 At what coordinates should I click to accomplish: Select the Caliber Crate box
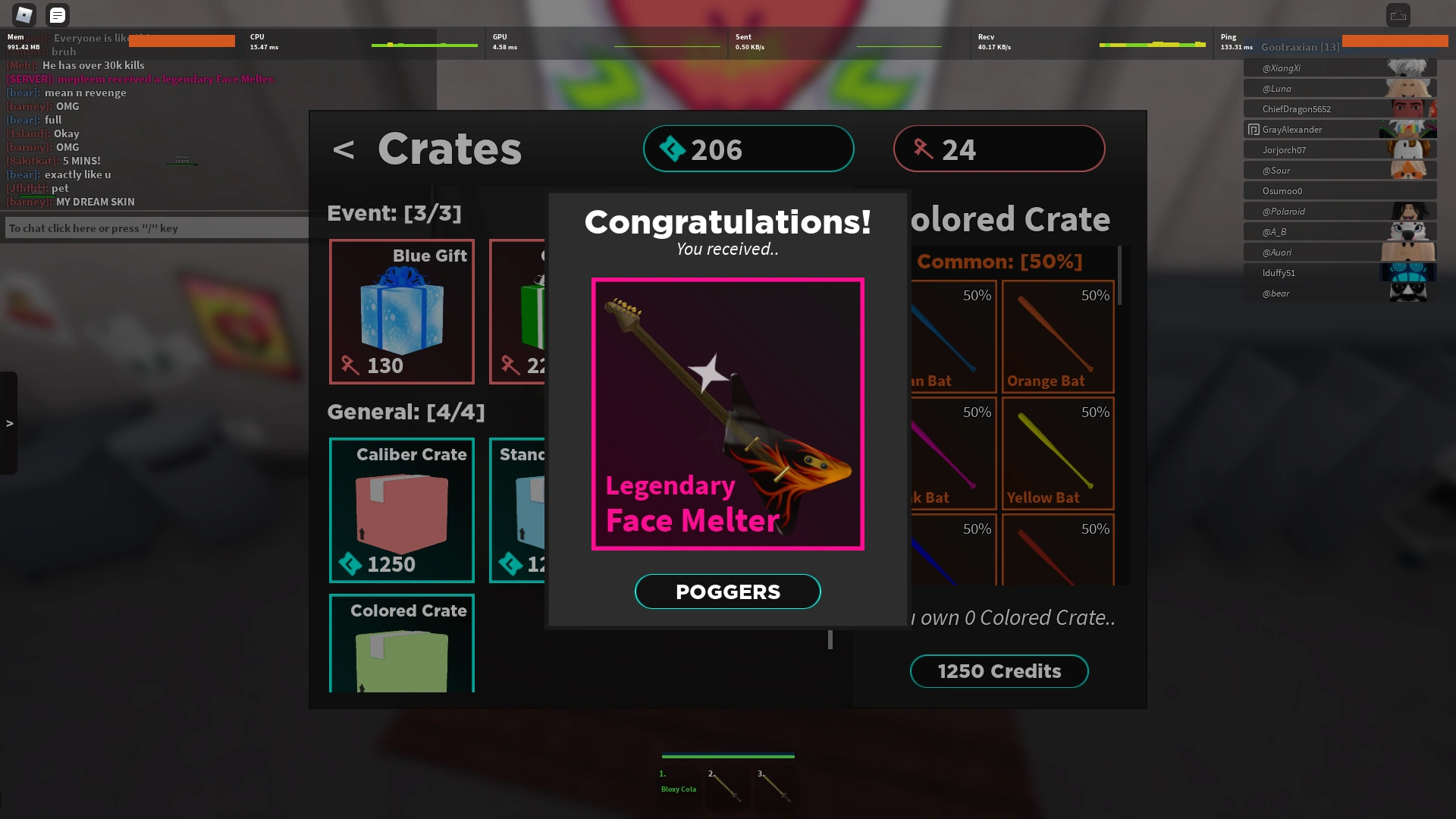pyautogui.click(x=401, y=510)
